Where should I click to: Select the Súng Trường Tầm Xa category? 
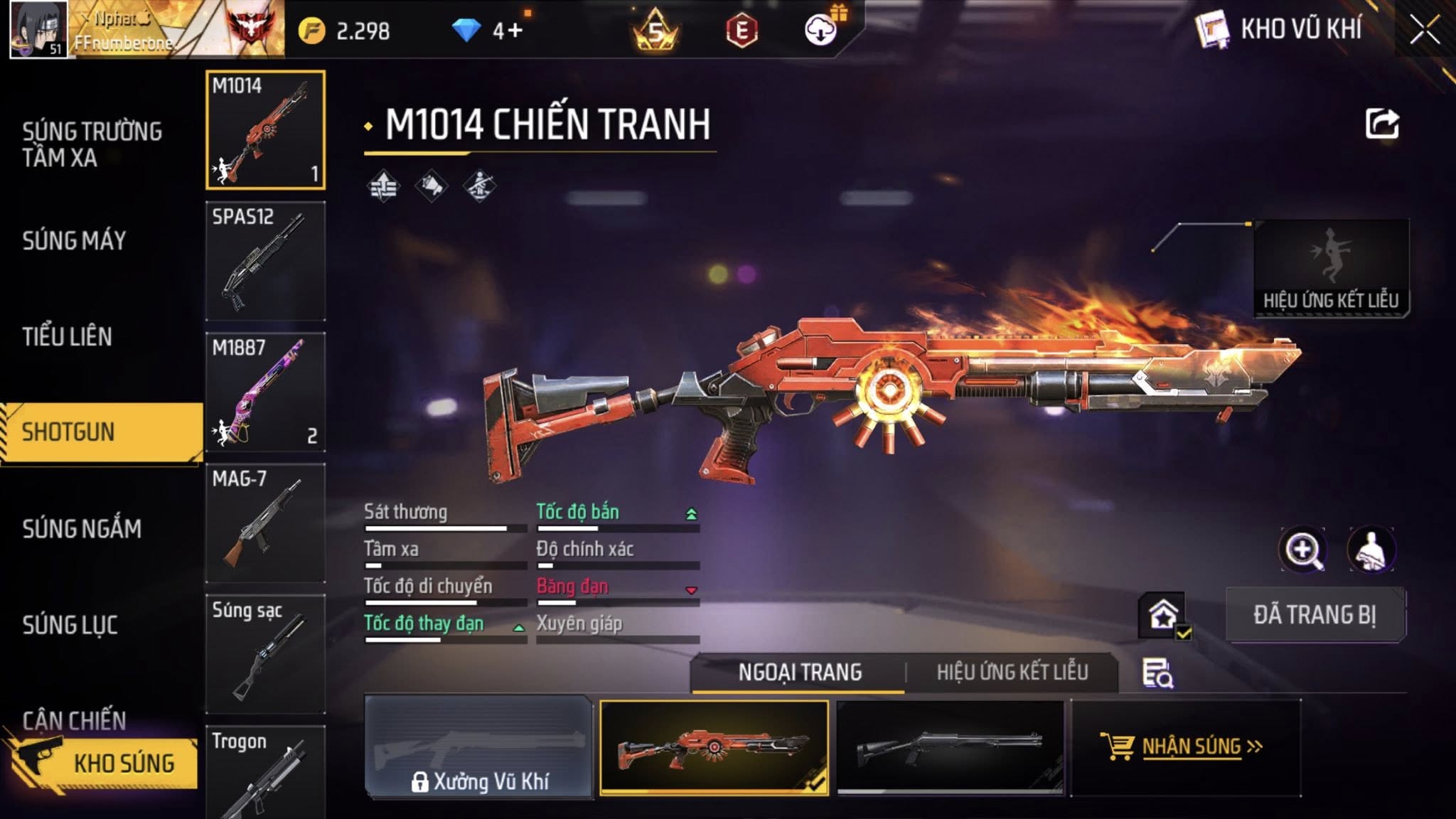(x=92, y=144)
